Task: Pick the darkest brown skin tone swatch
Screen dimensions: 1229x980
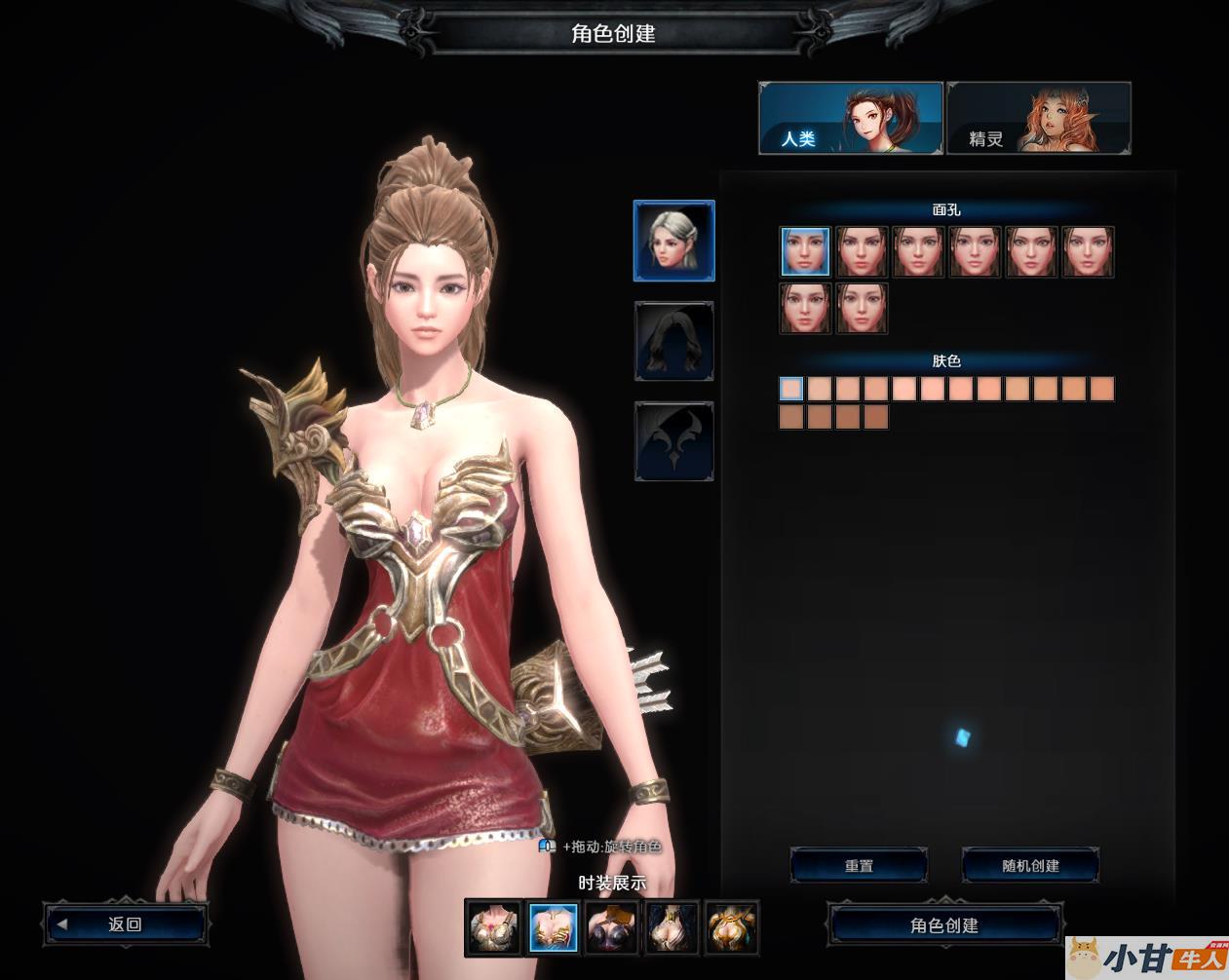Action: (876, 418)
